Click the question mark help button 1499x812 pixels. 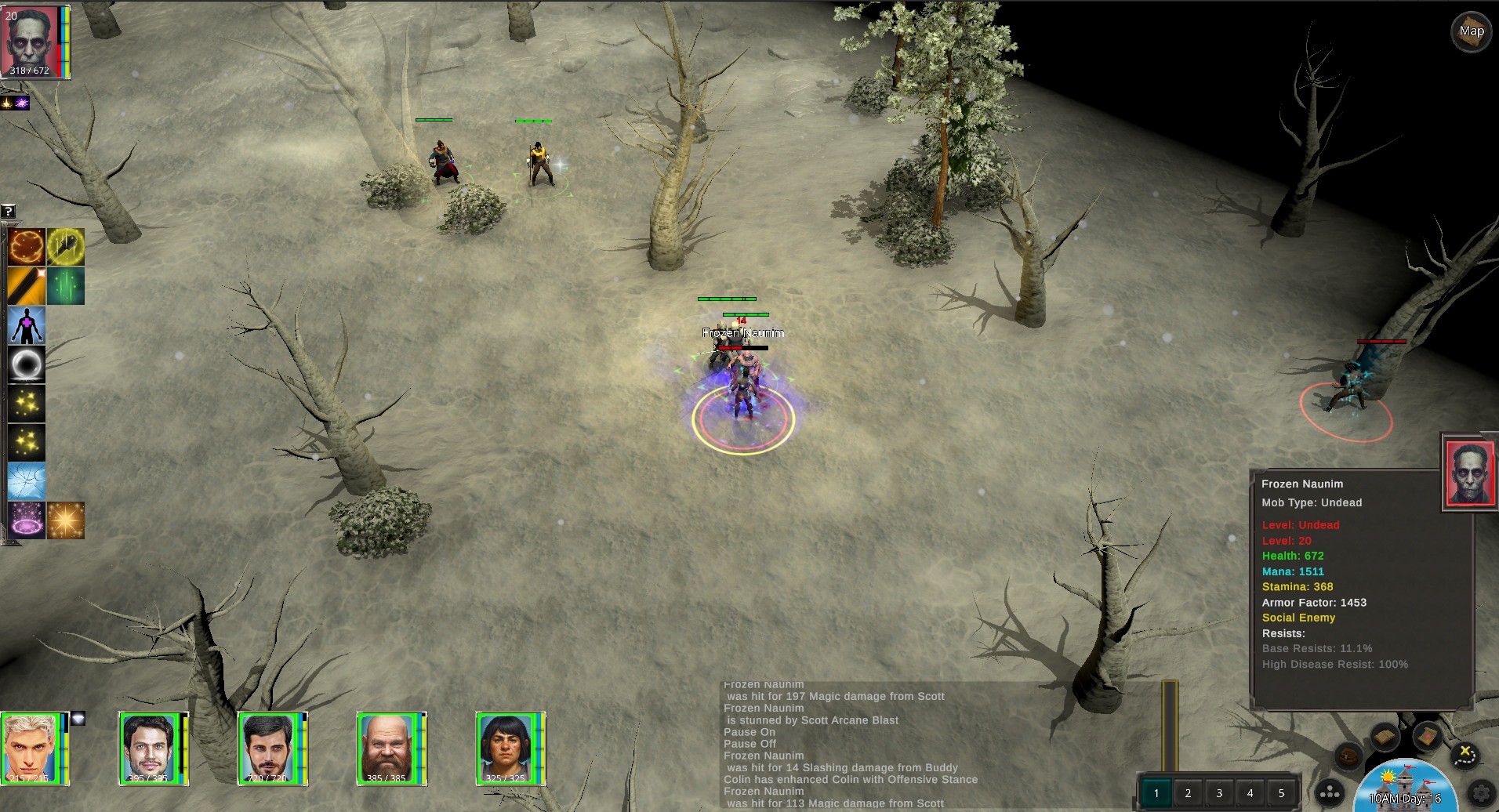(8, 211)
